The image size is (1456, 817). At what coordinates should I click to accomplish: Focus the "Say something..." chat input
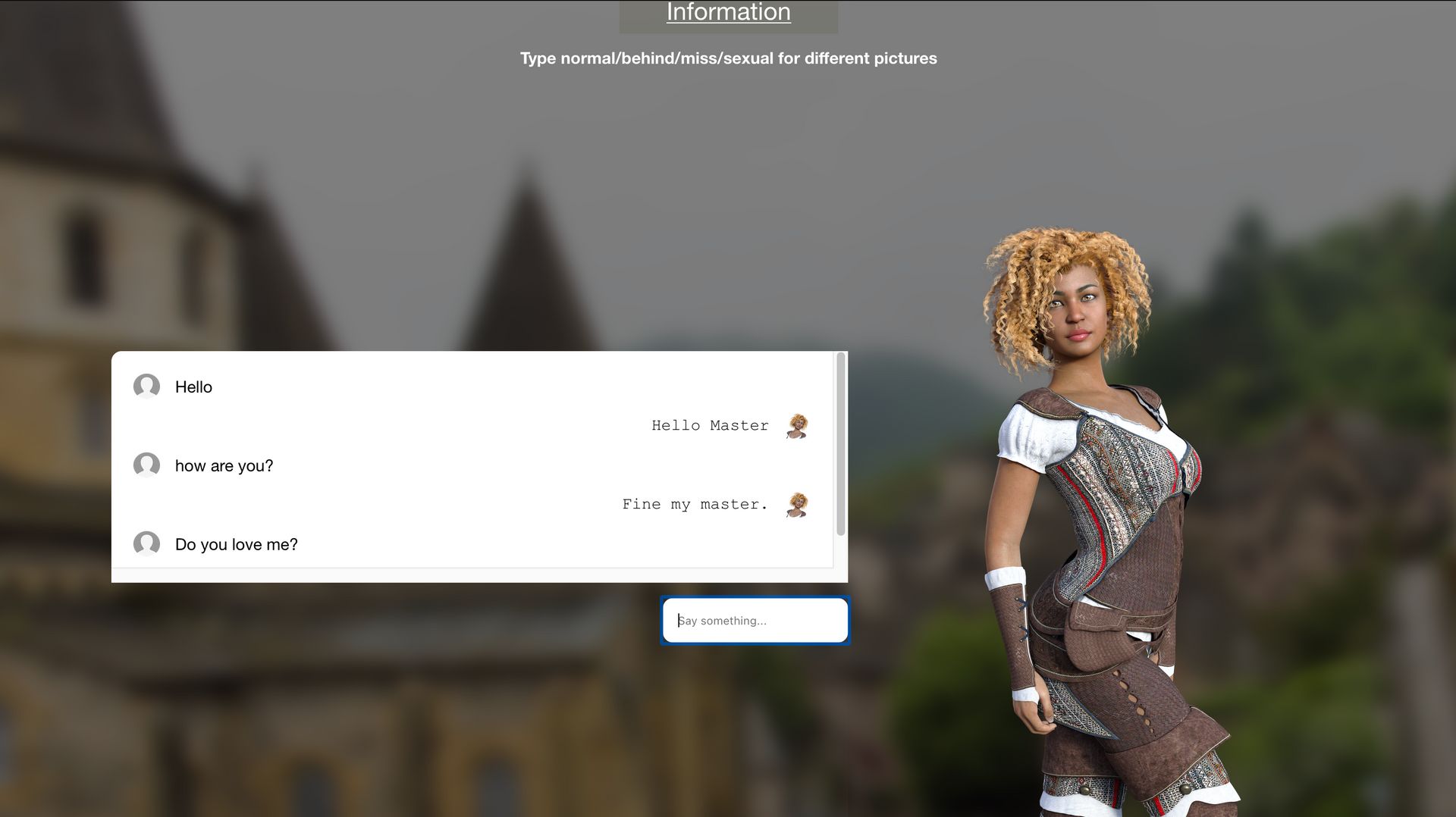(x=755, y=621)
